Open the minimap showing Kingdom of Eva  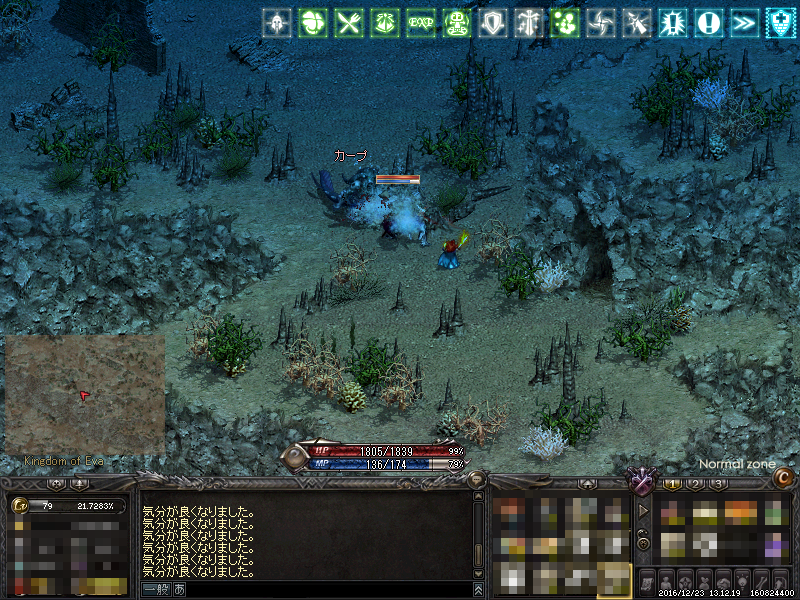84,394
